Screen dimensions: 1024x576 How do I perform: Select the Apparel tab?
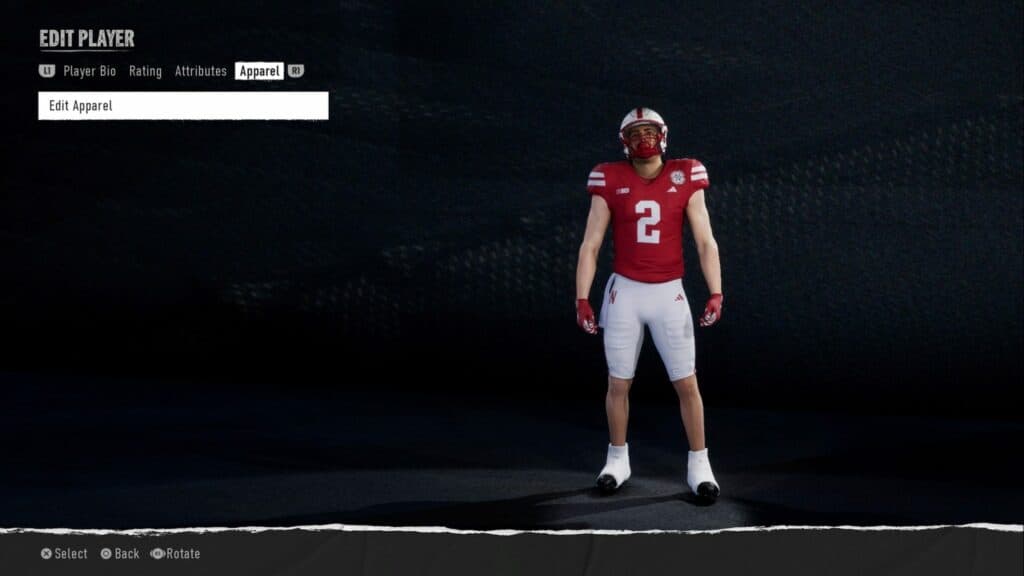pos(259,71)
